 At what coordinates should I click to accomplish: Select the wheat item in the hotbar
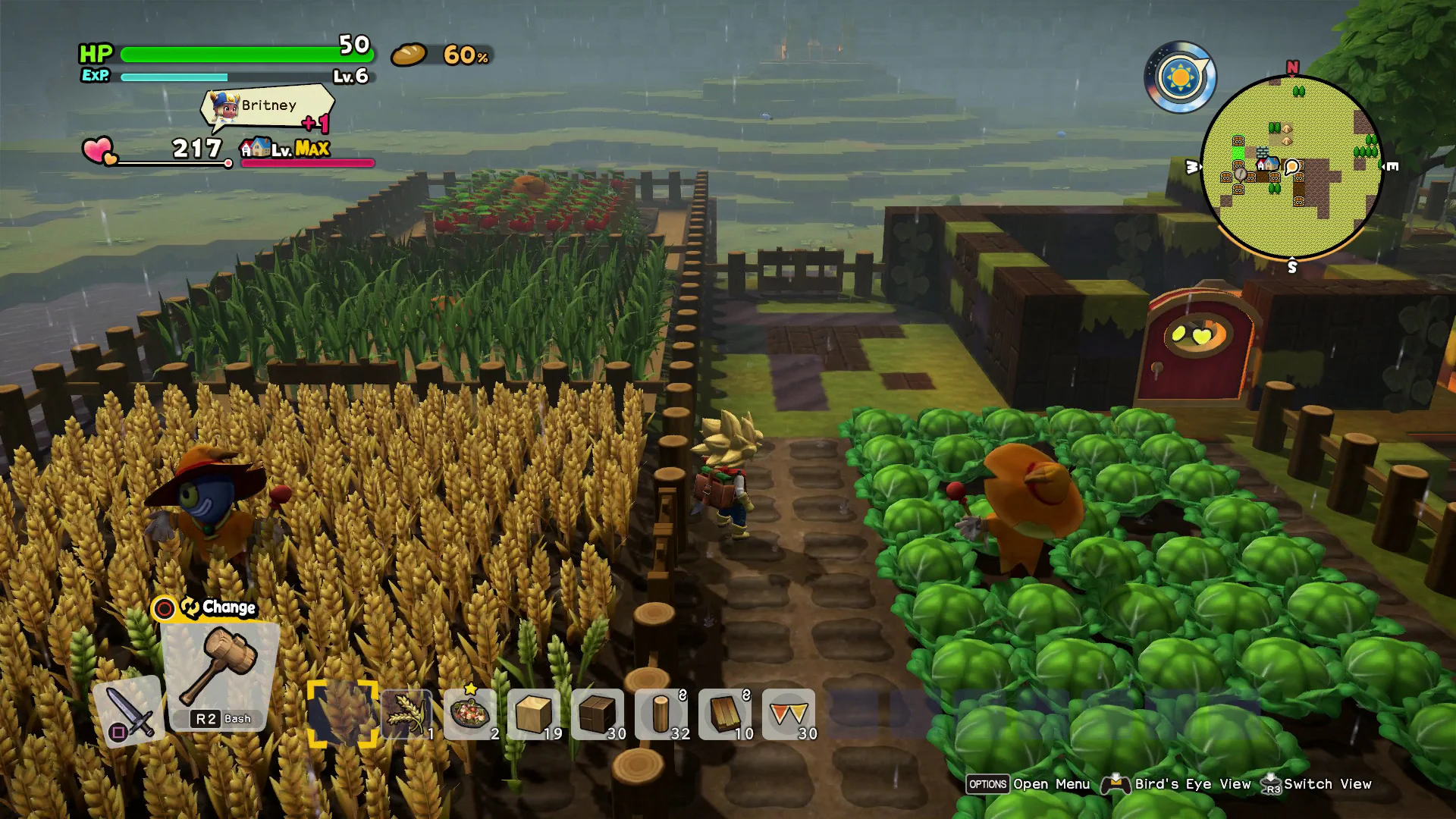pyautogui.click(x=404, y=714)
